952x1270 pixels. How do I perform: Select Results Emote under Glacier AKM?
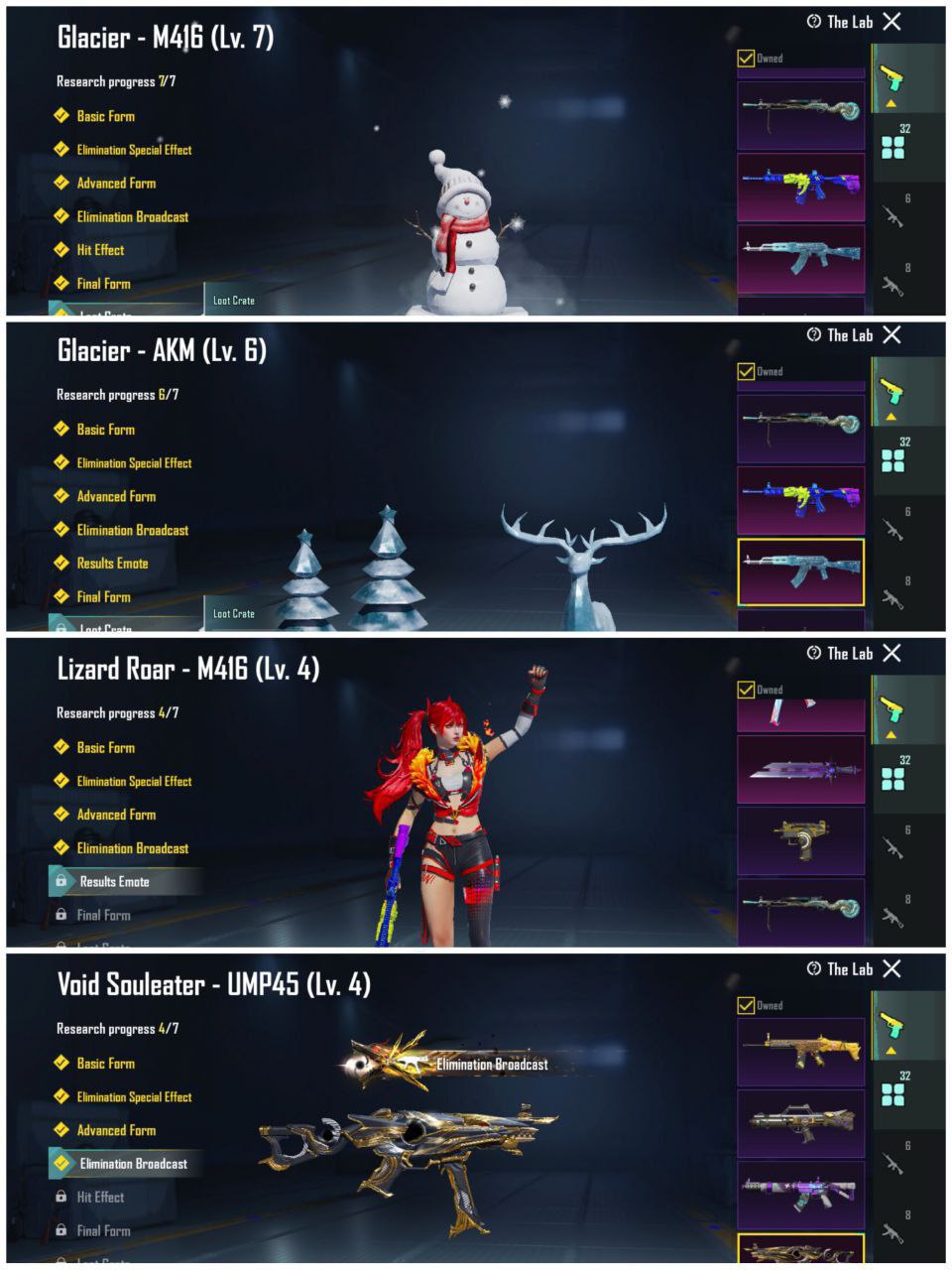click(x=112, y=564)
